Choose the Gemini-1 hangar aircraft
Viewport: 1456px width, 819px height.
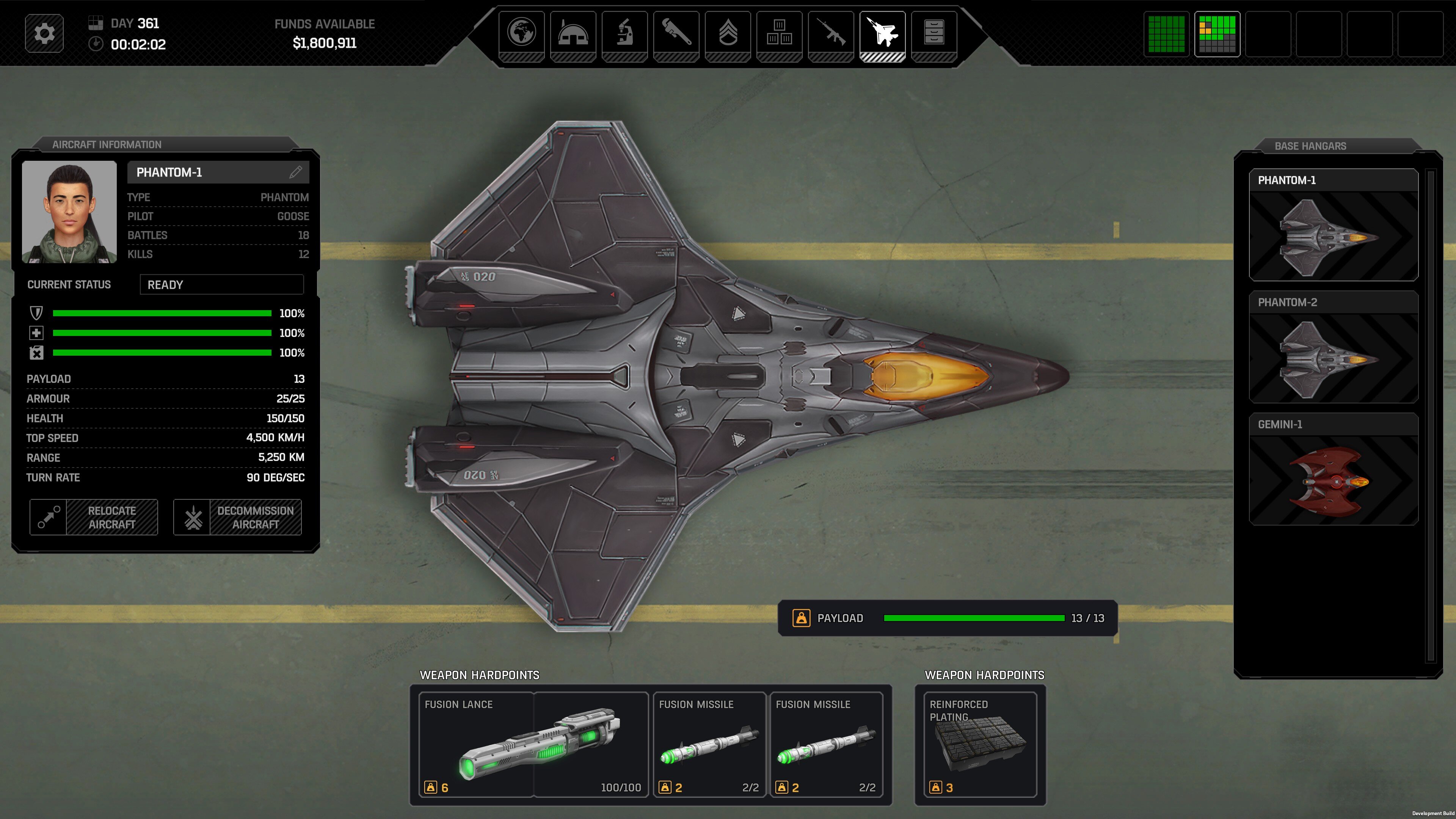1333,469
